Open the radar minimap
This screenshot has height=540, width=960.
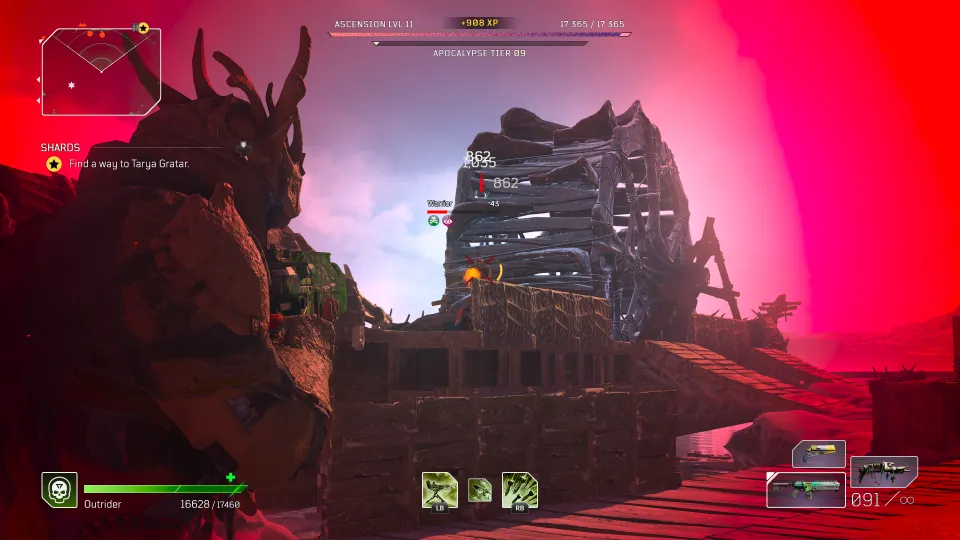(100, 70)
